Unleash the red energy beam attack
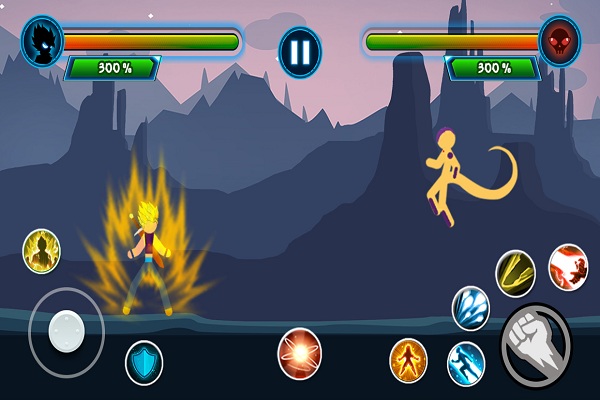600x400 pixels. [x=568, y=267]
